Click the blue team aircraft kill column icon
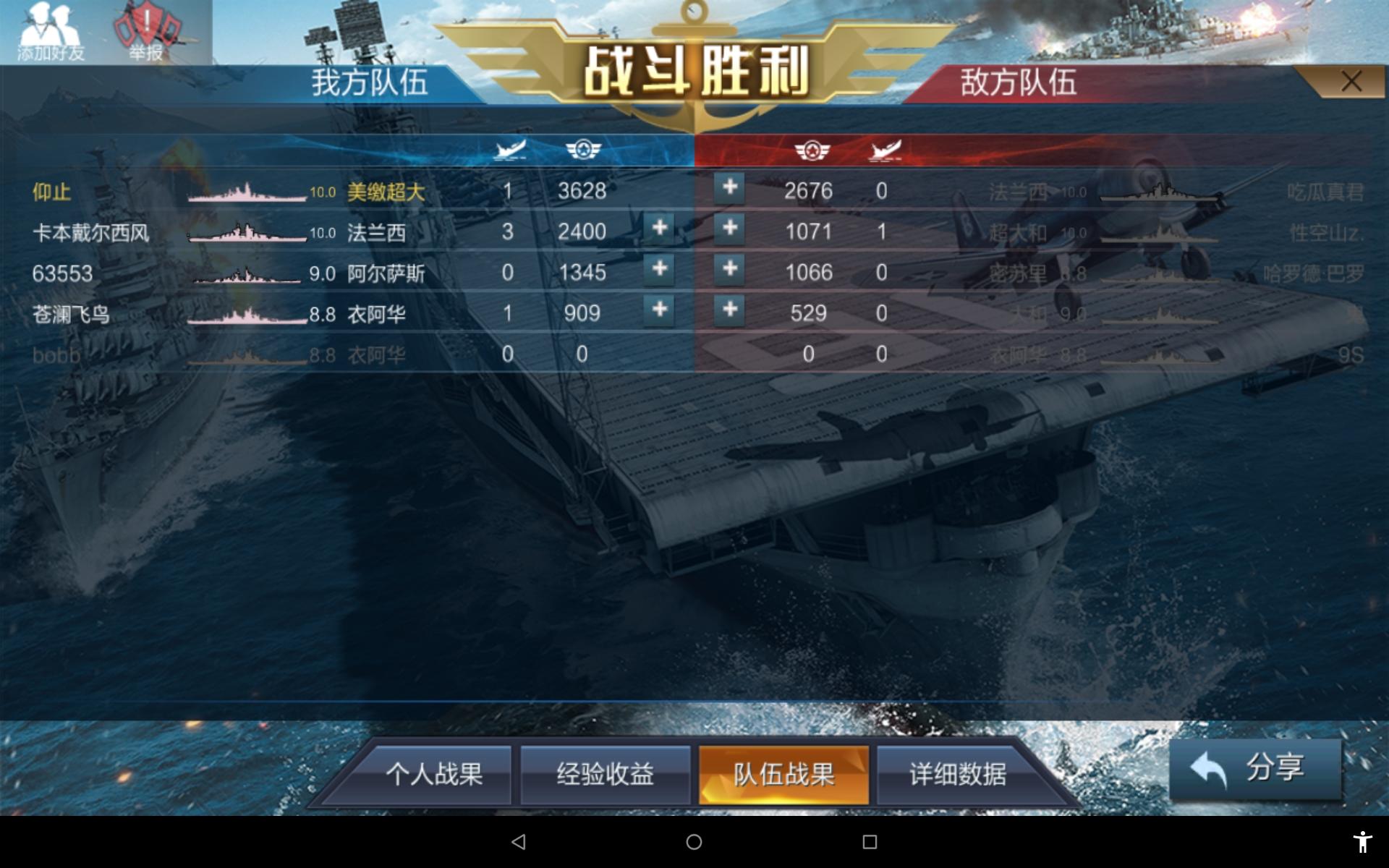The height and width of the screenshot is (868, 1389). 509,150
